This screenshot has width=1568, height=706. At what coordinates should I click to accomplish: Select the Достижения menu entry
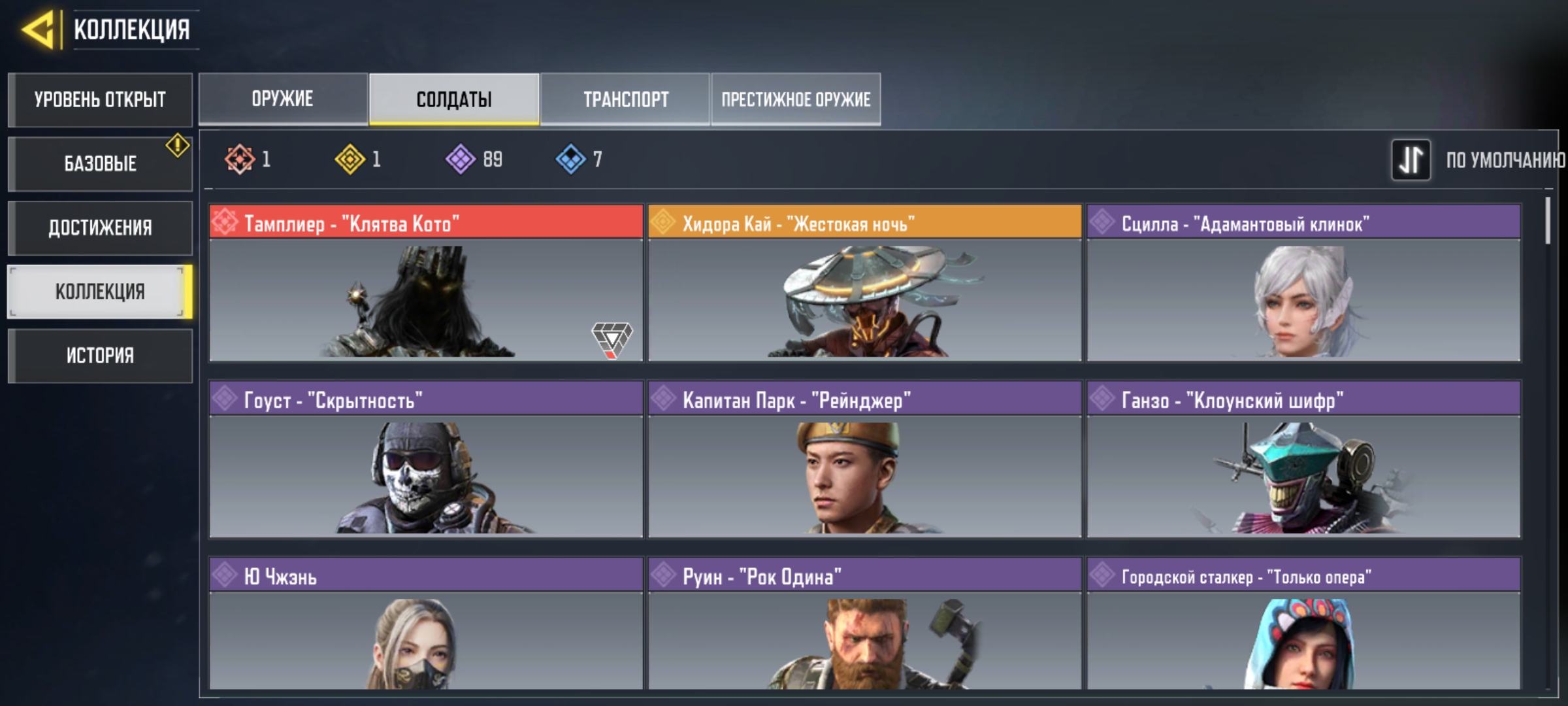pyautogui.click(x=100, y=227)
